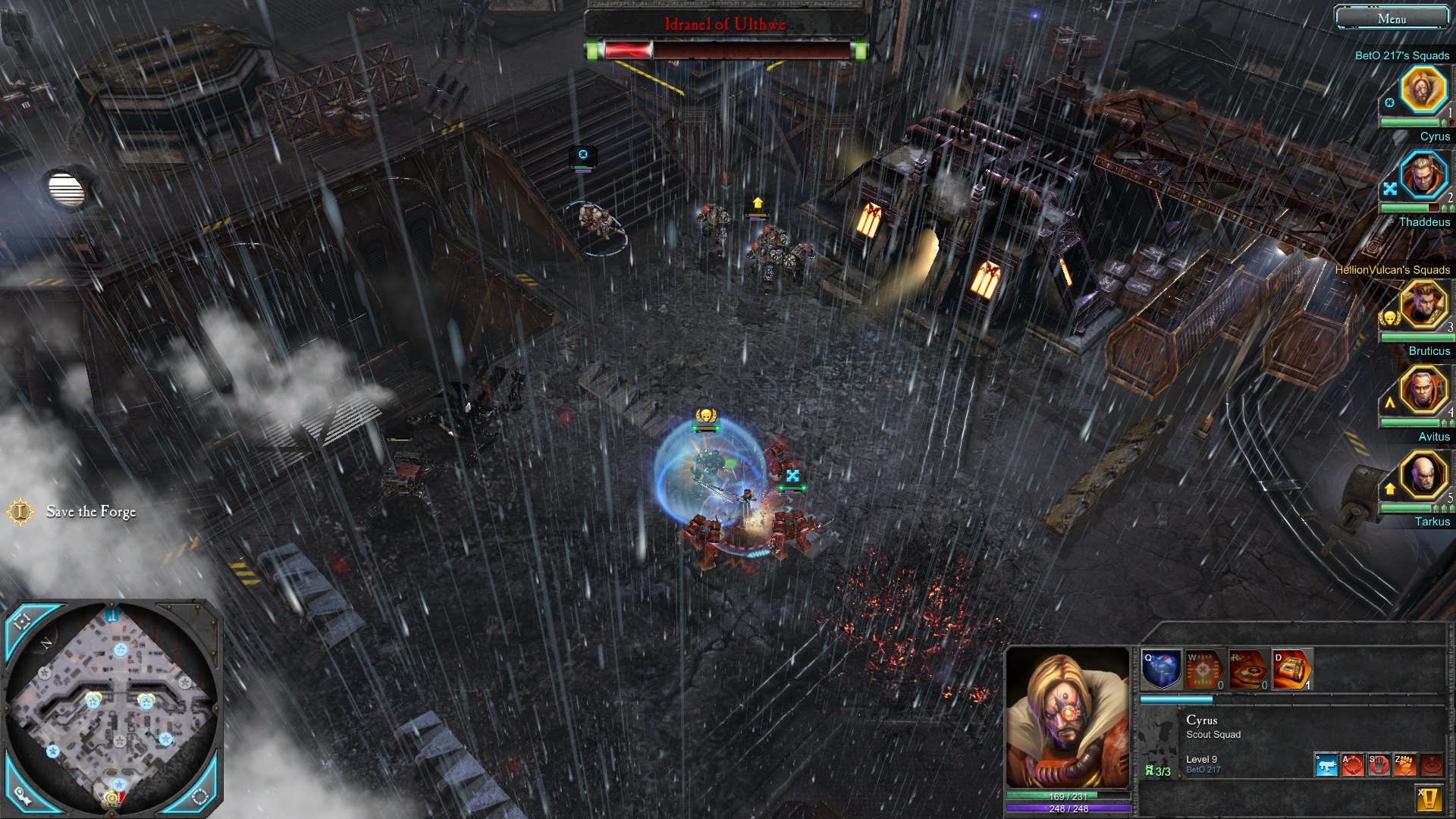The width and height of the screenshot is (1456, 819).
Task: Use the targeting crosshair W ability
Action: pos(1204,670)
